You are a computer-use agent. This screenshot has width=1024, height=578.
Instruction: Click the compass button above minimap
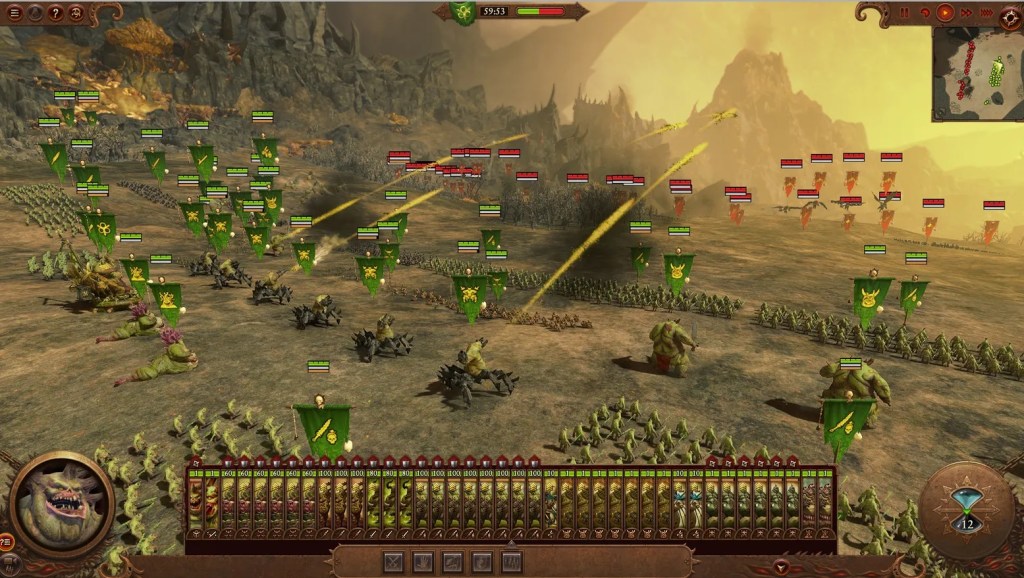point(1010,14)
